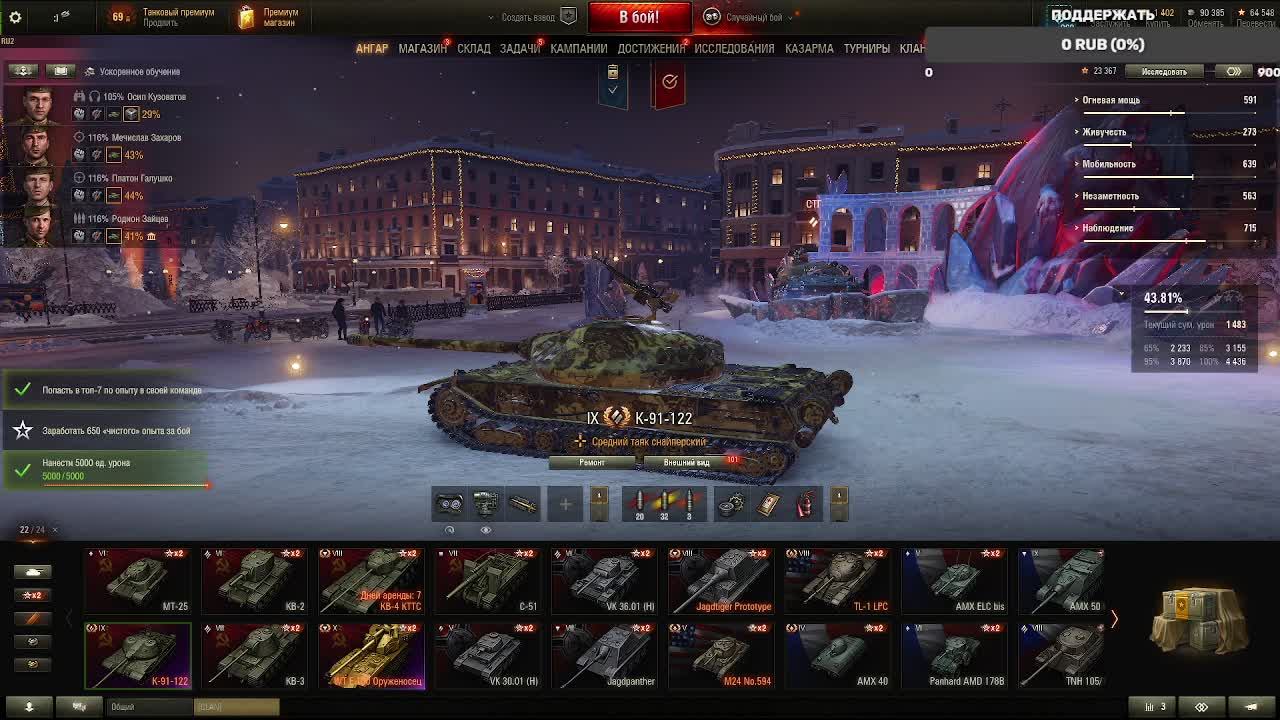This screenshot has height=720, width=1280.
Task: Switch to the Казарма tab
Action: [809, 48]
